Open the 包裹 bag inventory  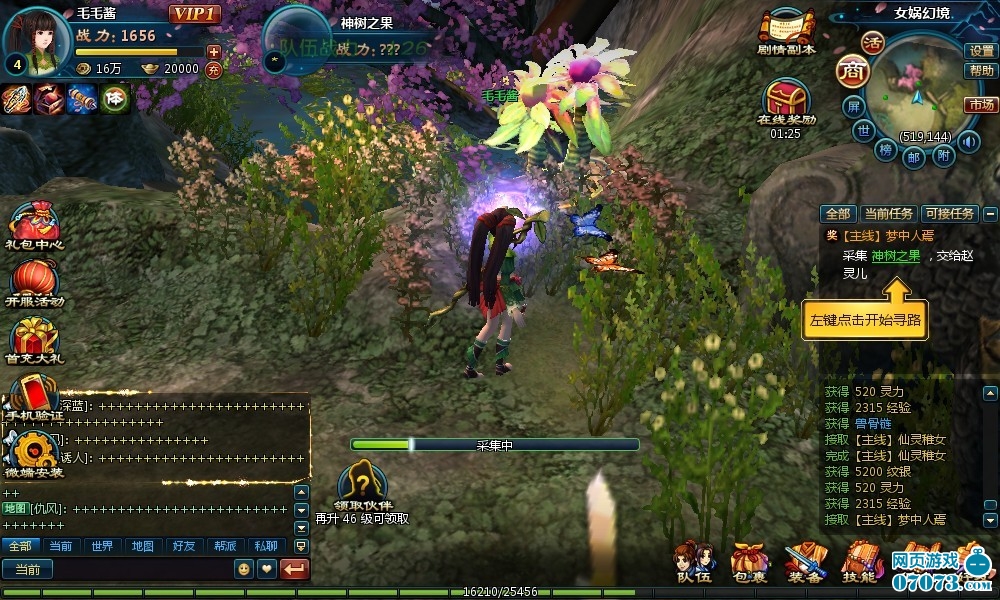tap(749, 562)
